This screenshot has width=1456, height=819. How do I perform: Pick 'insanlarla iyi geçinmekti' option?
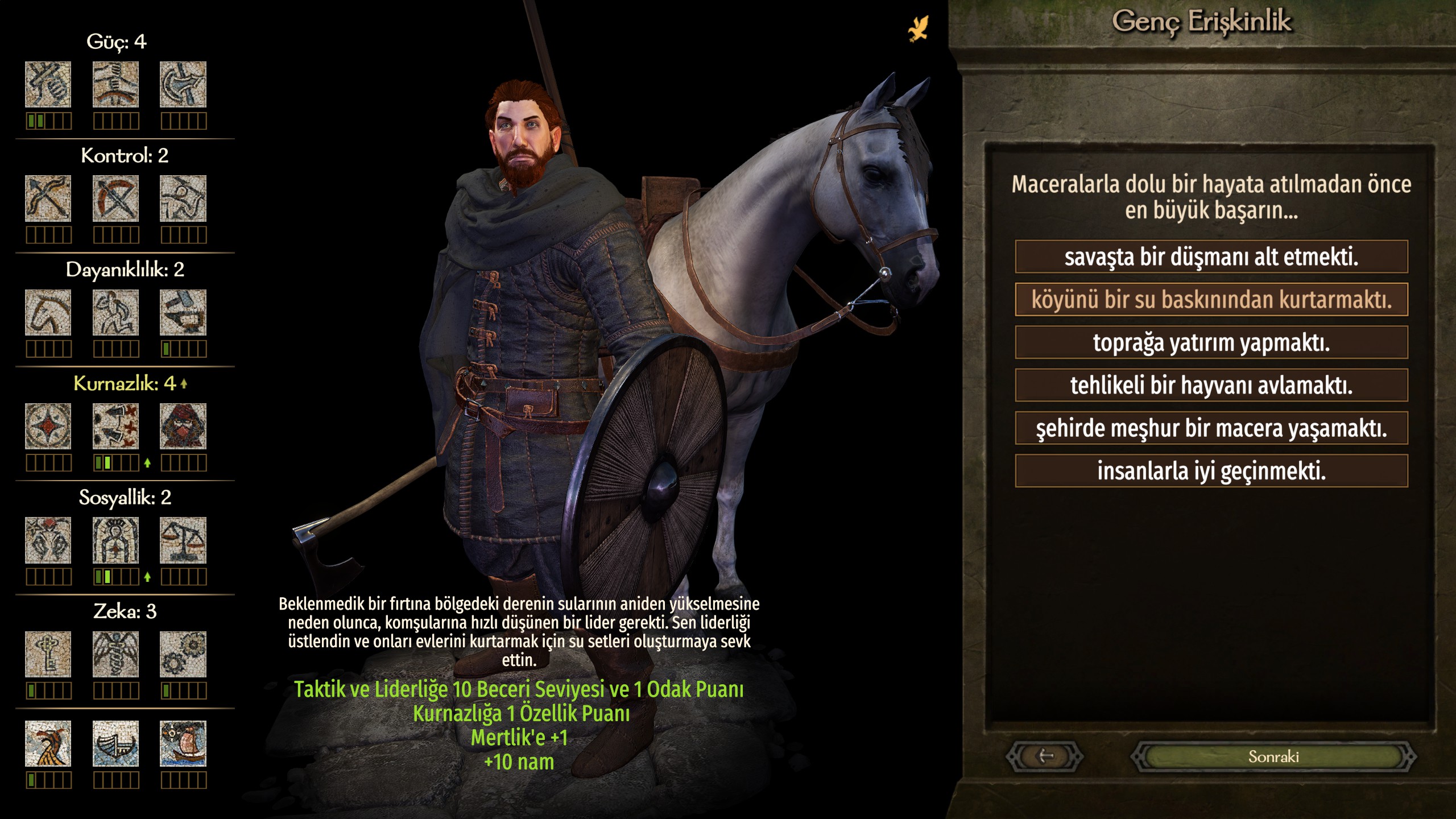click(1211, 471)
